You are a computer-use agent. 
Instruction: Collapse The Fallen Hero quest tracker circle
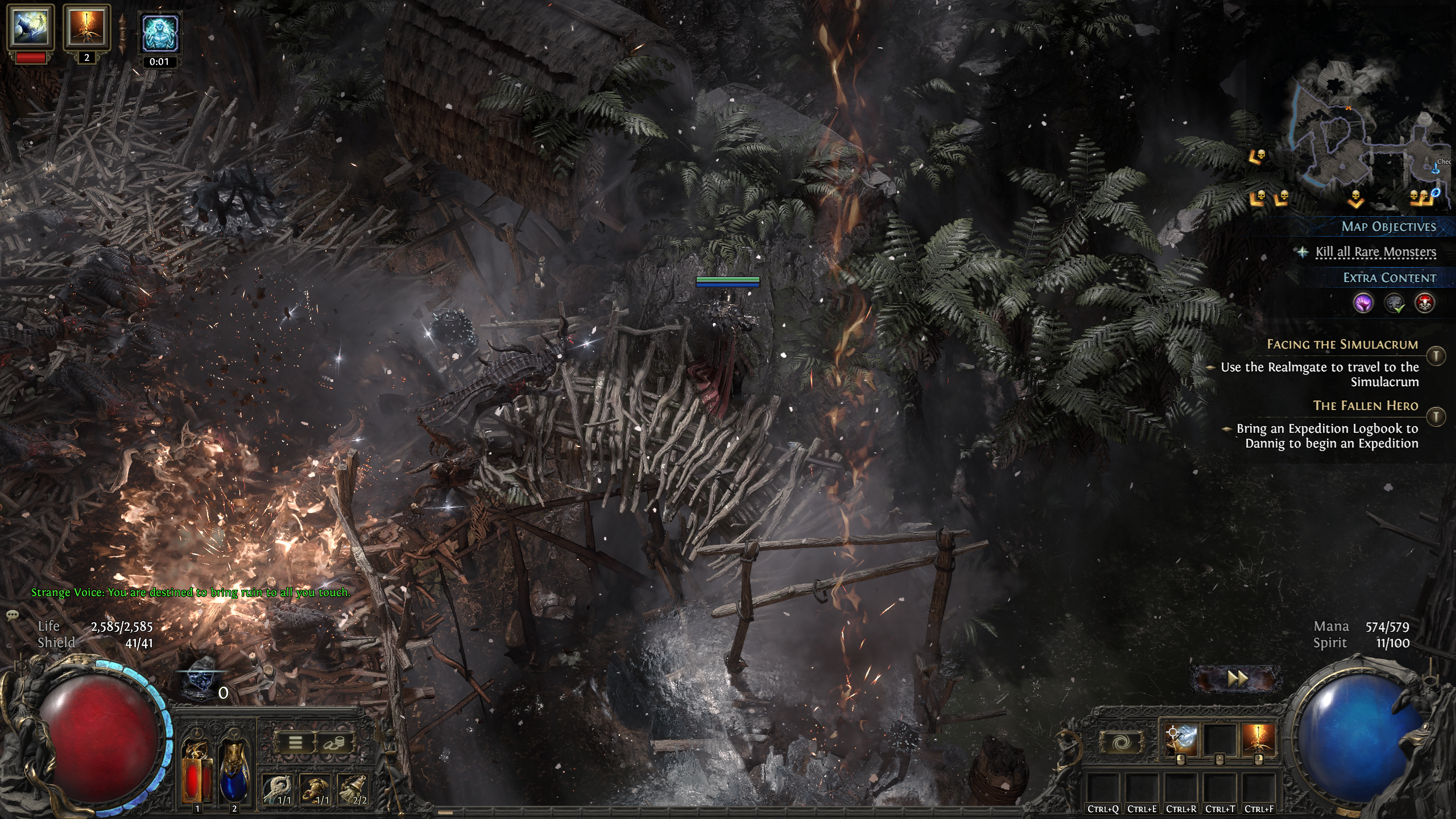click(1436, 416)
